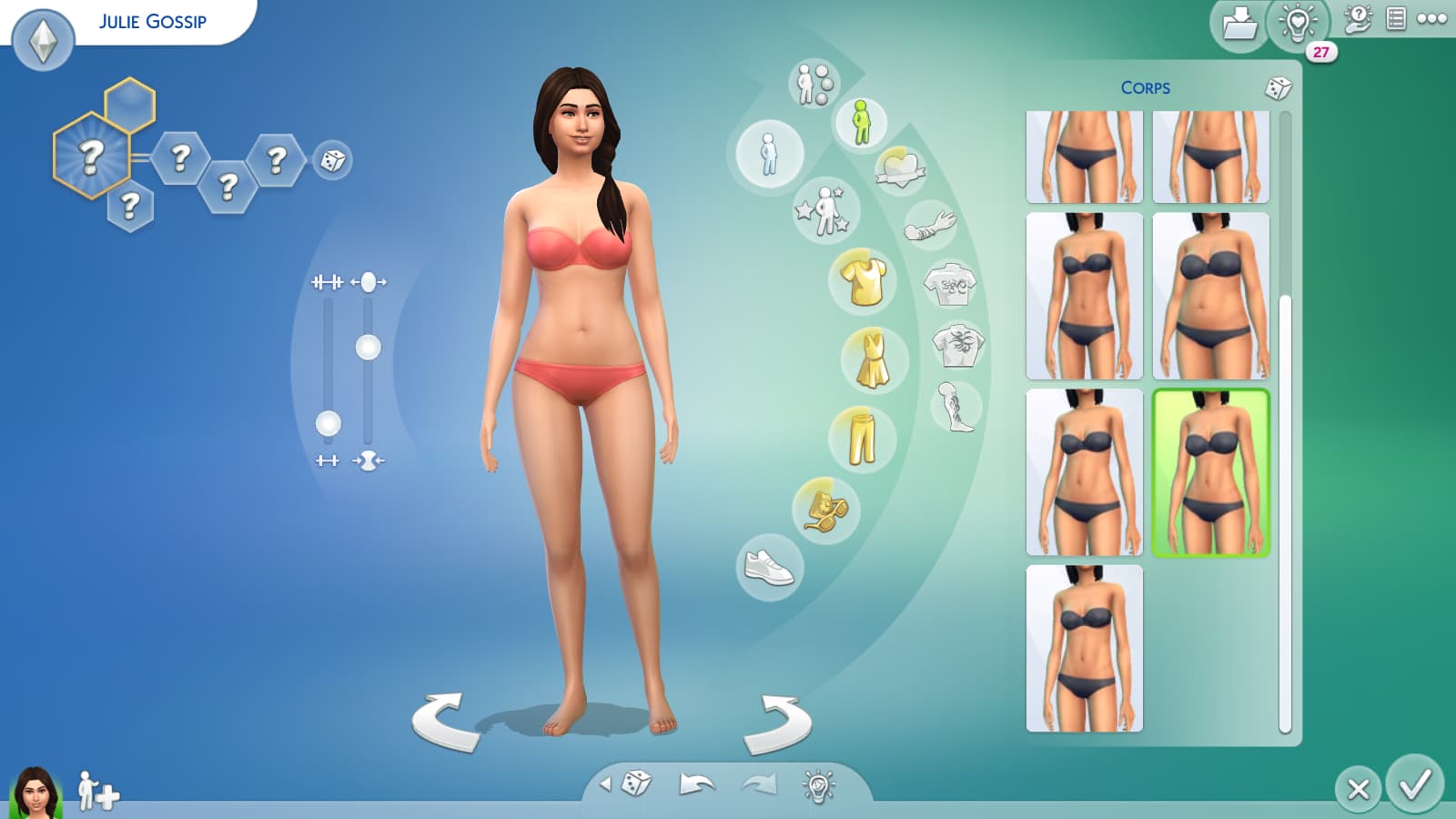Viewport: 1456px width, 819px height.
Task: Open the gallery save folder icon
Action: coord(1239,24)
